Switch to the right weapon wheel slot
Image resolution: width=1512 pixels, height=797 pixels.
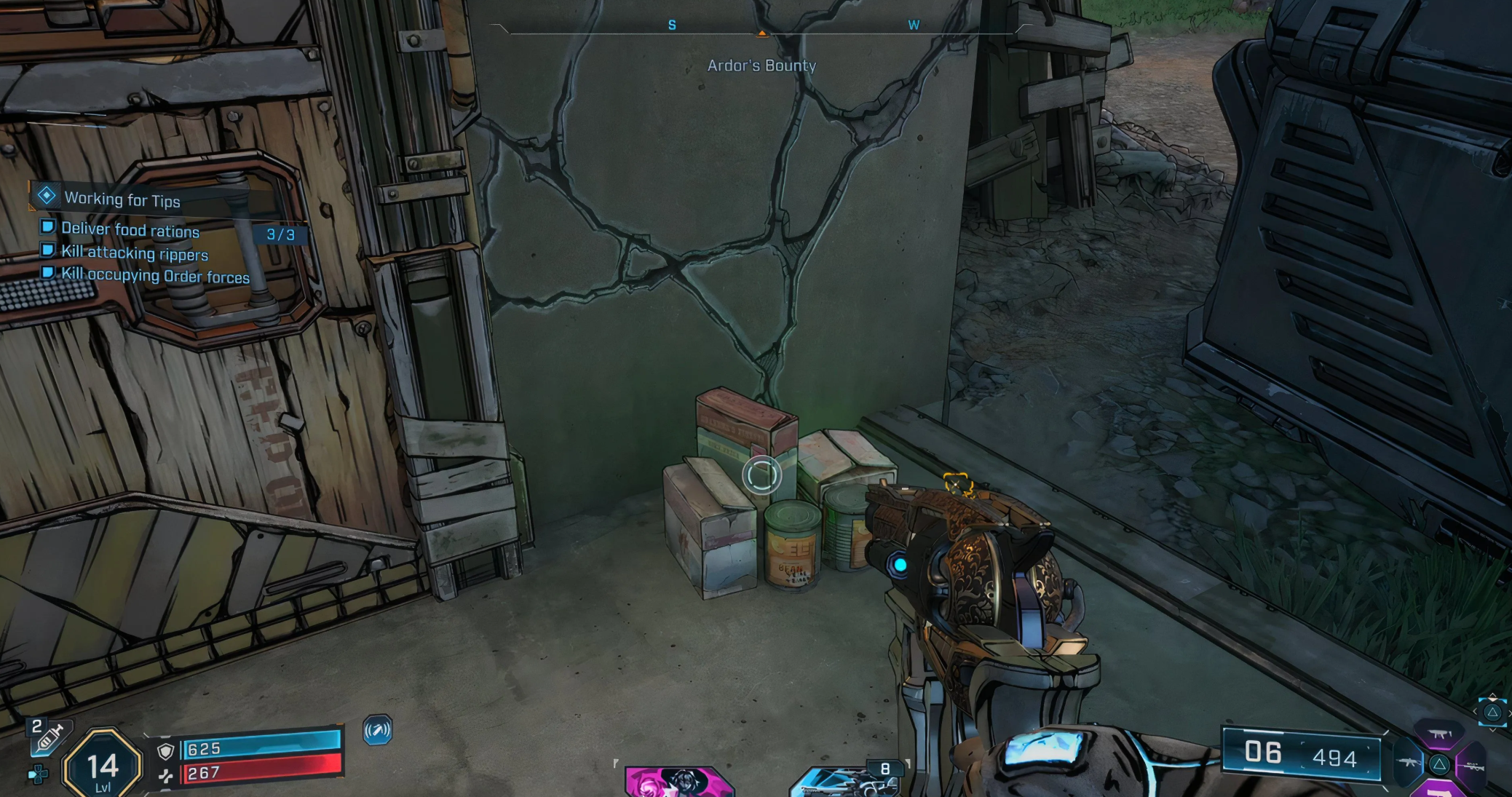1471,767
